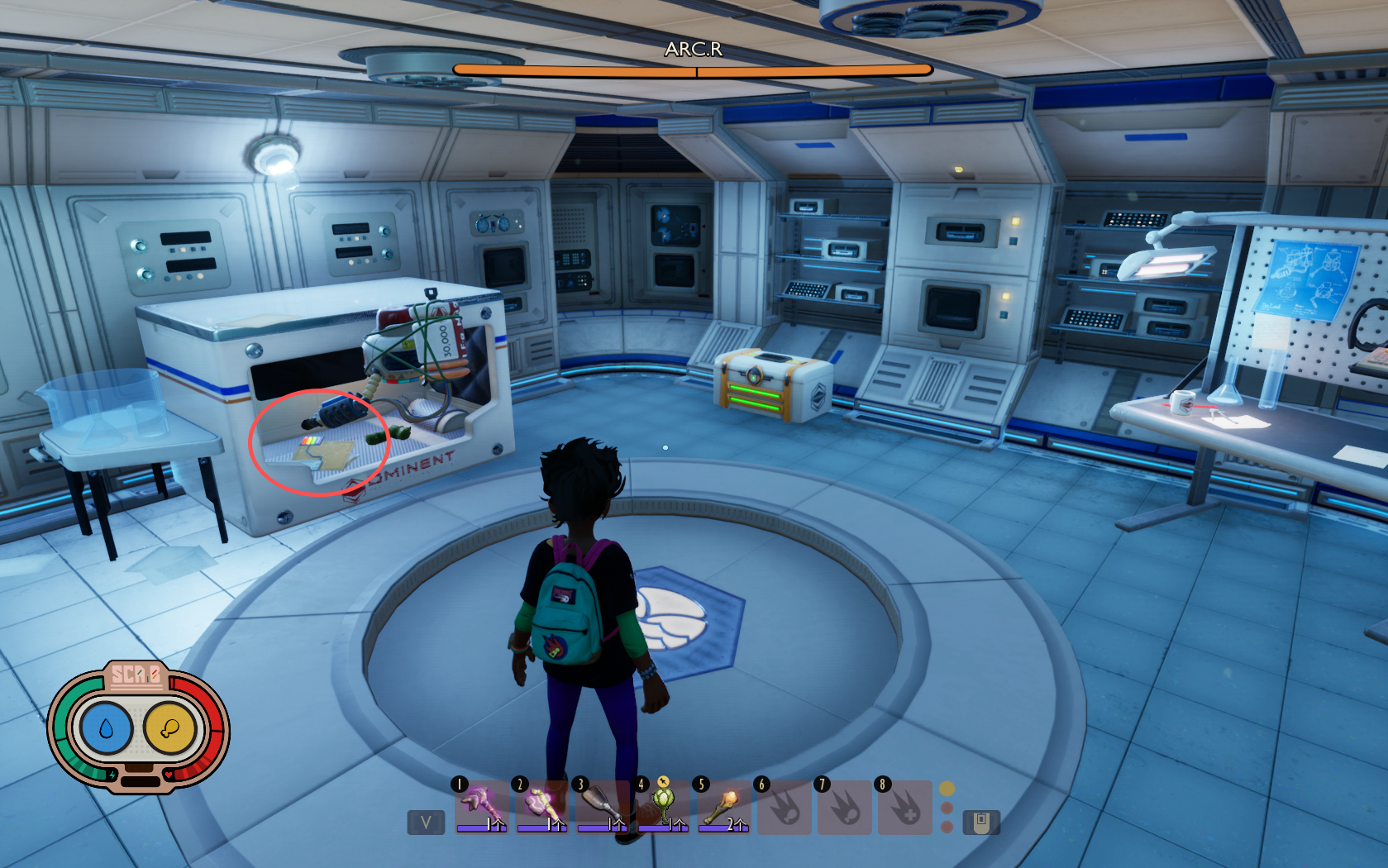Equip the purple axe in slot 2
The width and height of the screenshot is (1388, 868).
(541, 806)
